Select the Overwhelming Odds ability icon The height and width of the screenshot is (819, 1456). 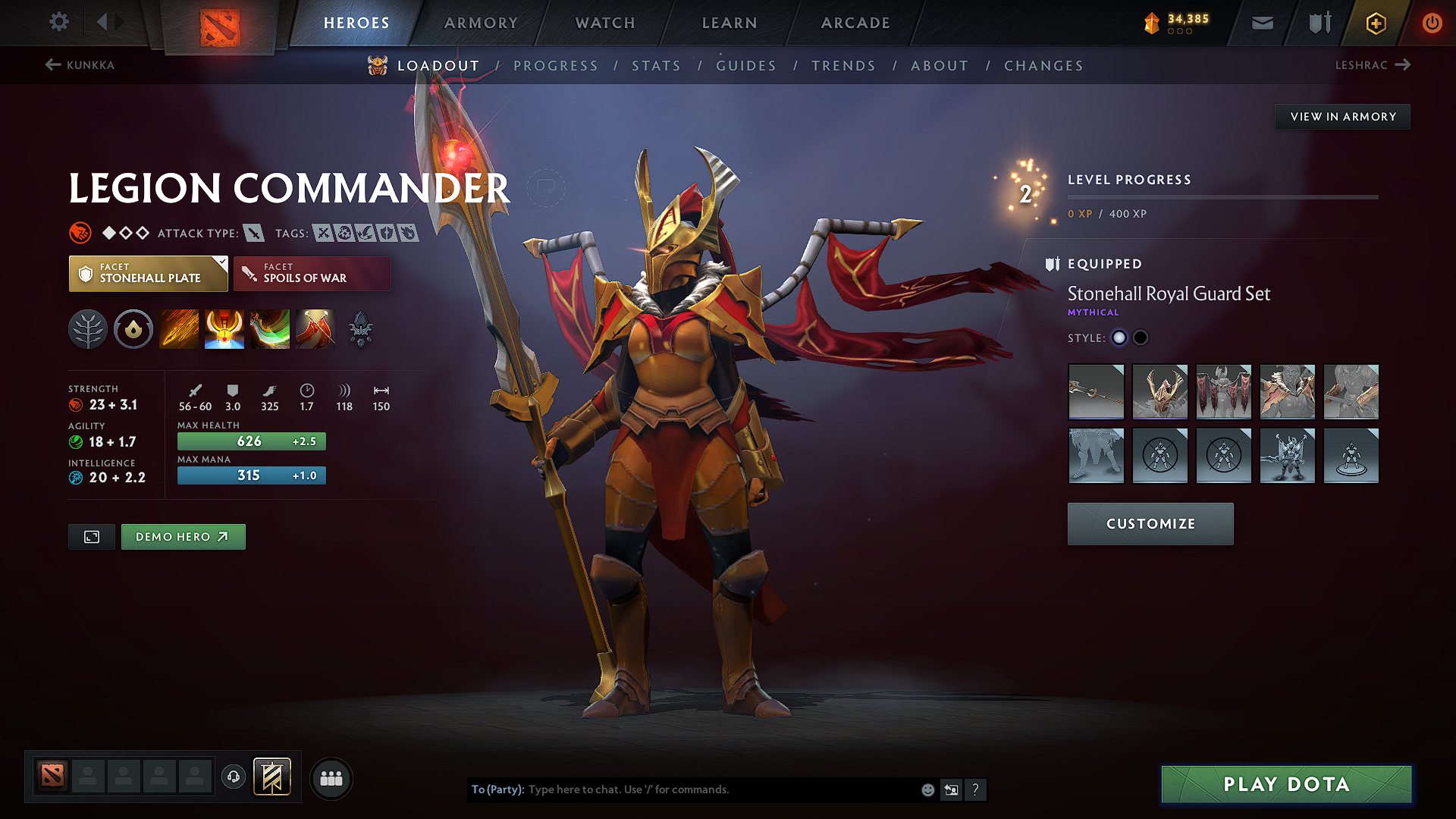[x=179, y=329]
